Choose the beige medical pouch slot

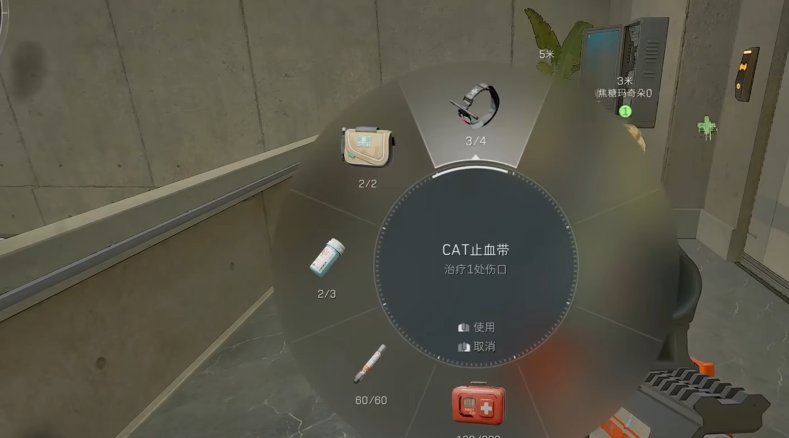pyautogui.click(x=366, y=148)
